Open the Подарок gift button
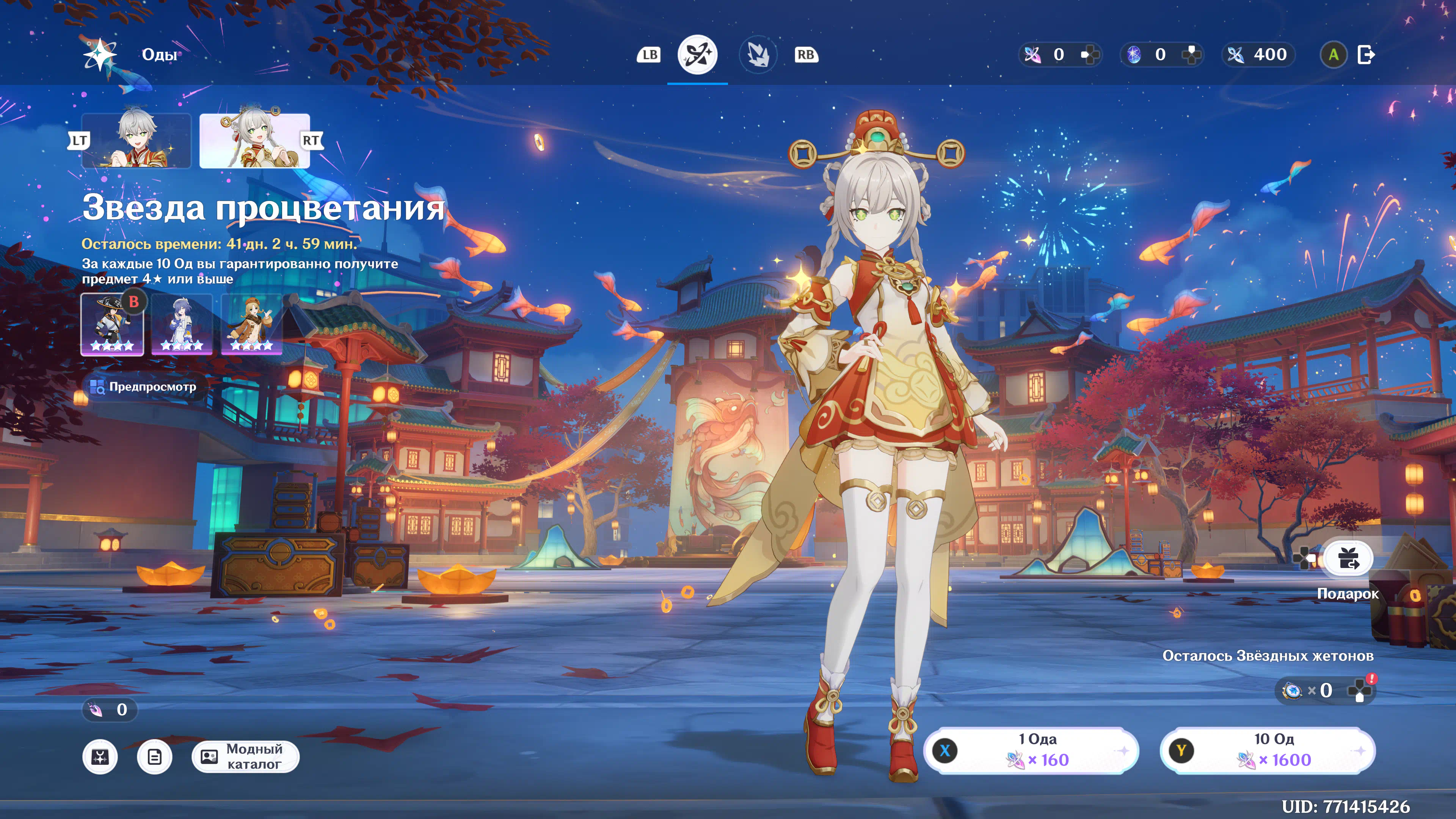 1348,559
